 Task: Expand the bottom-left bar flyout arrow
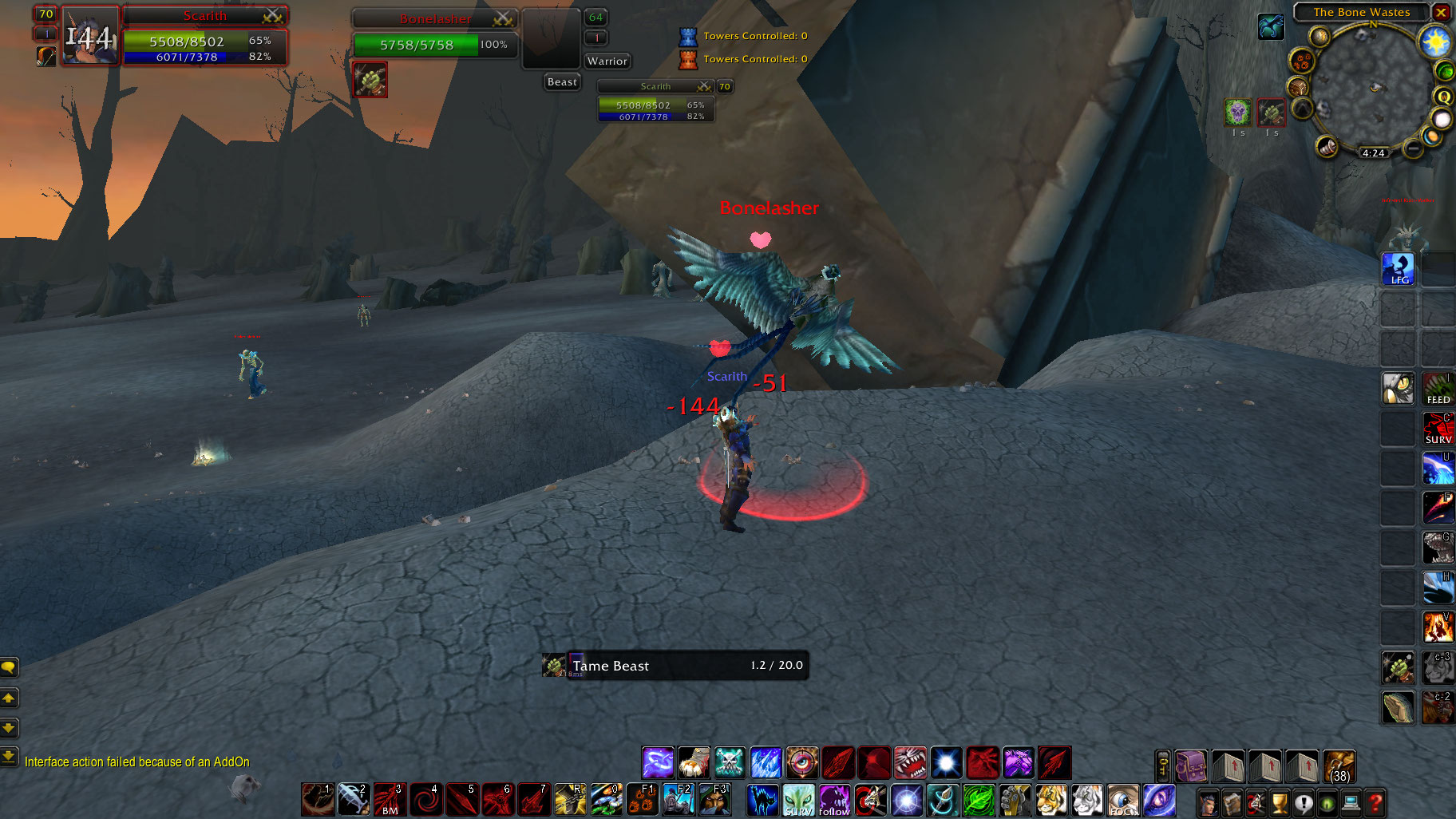pos(10,757)
